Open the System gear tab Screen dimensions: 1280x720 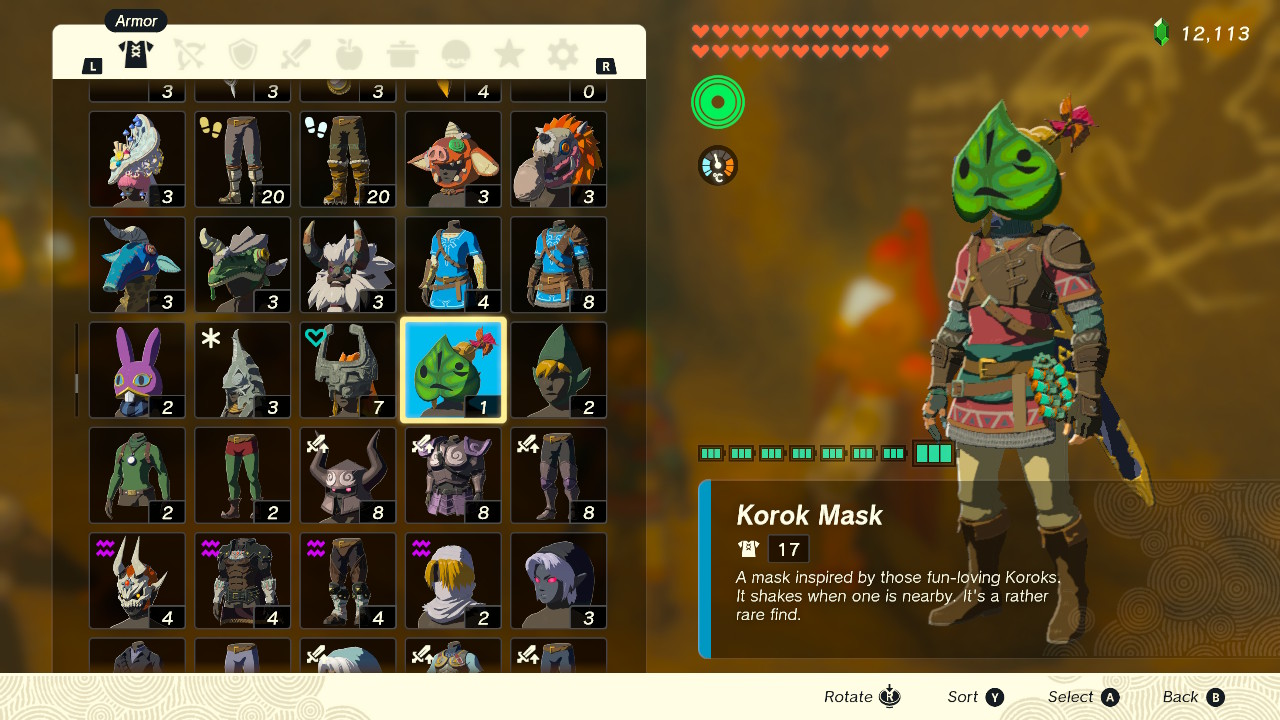(562, 53)
